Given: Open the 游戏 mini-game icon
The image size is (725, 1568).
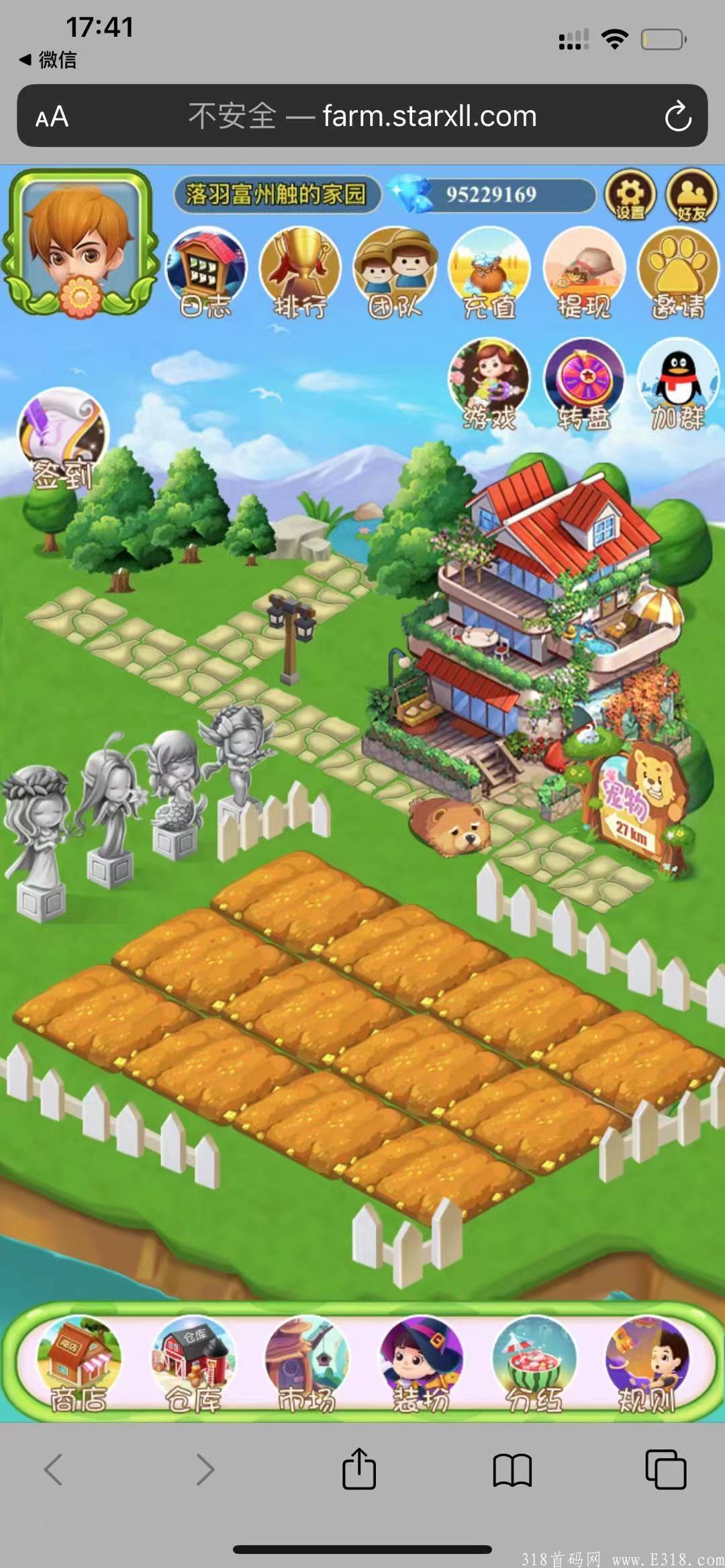Looking at the screenshot, I should 489,384.
